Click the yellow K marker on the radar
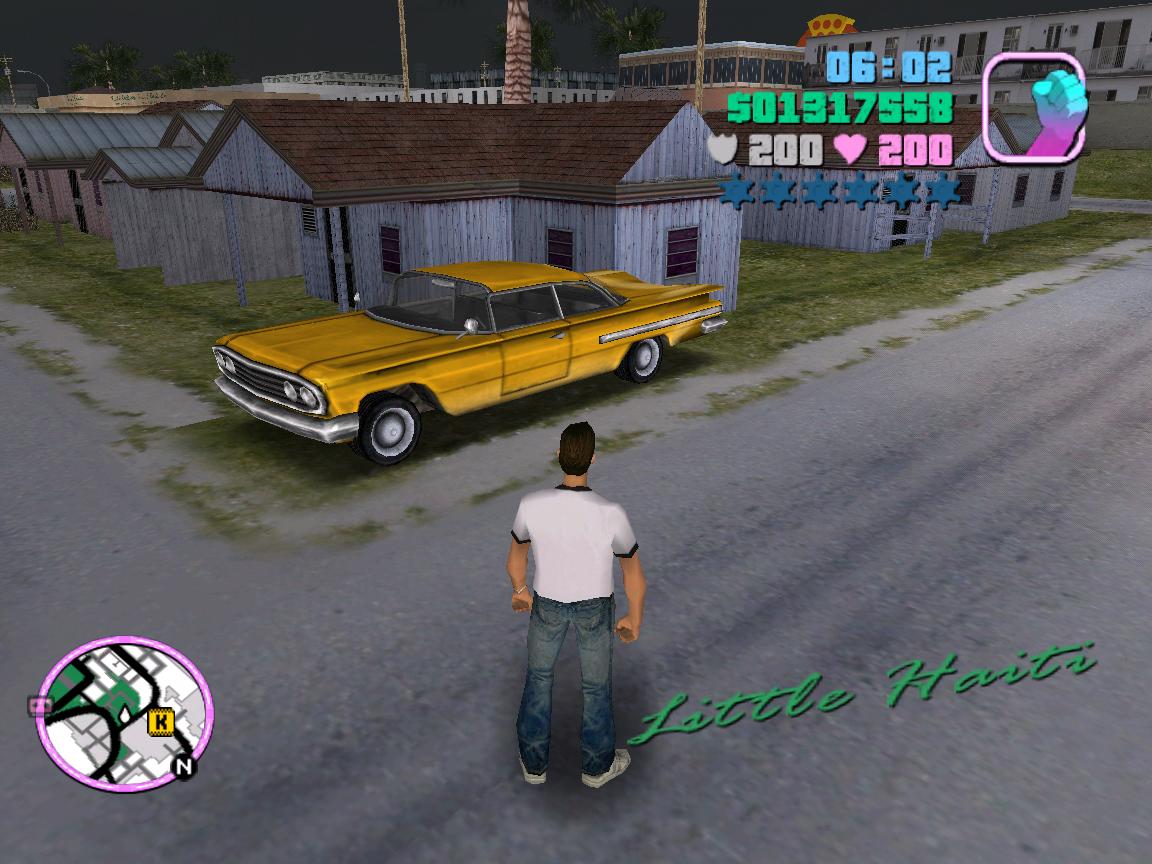1152x864 pixels. [x=159, y=720]
